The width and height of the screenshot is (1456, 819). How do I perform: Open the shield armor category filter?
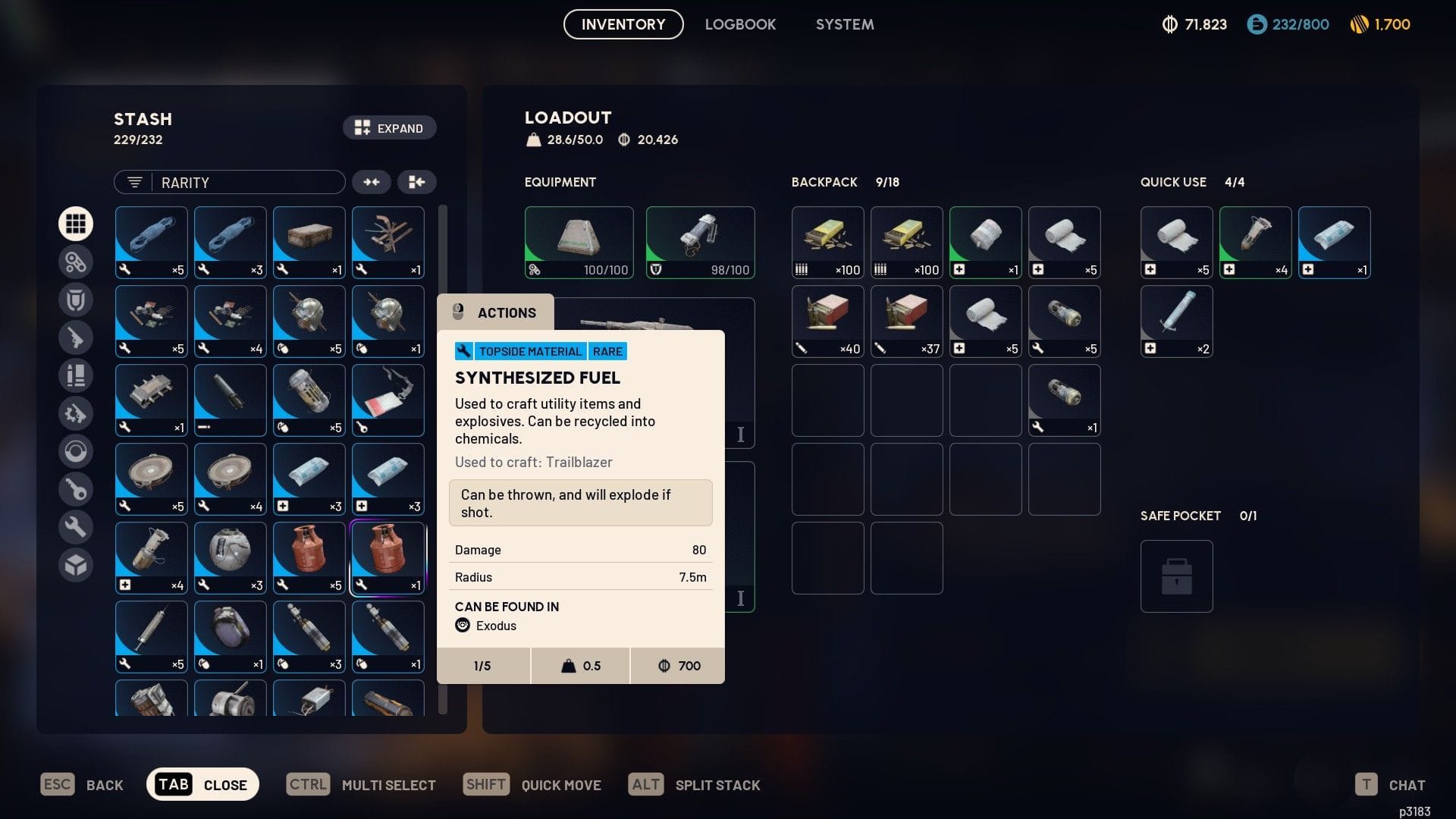(x=76, y=299)
